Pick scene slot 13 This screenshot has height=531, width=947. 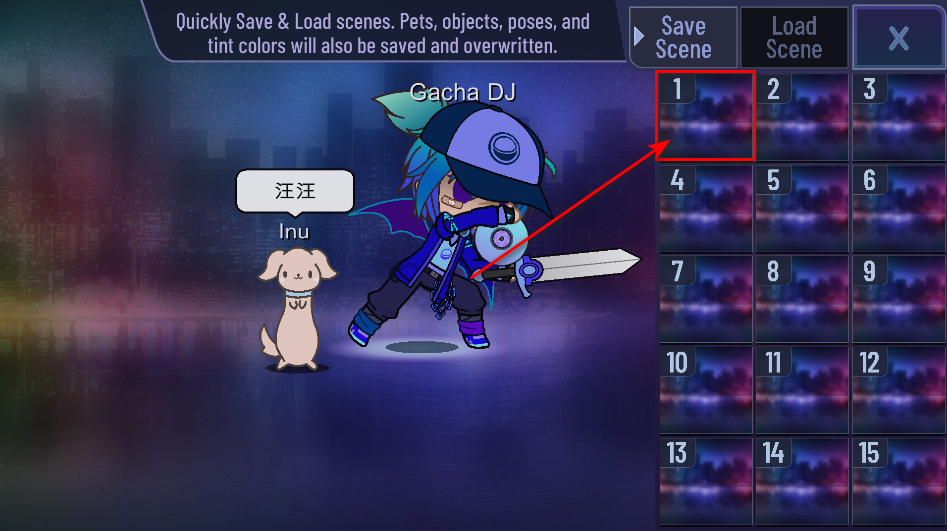click(705, 480)
